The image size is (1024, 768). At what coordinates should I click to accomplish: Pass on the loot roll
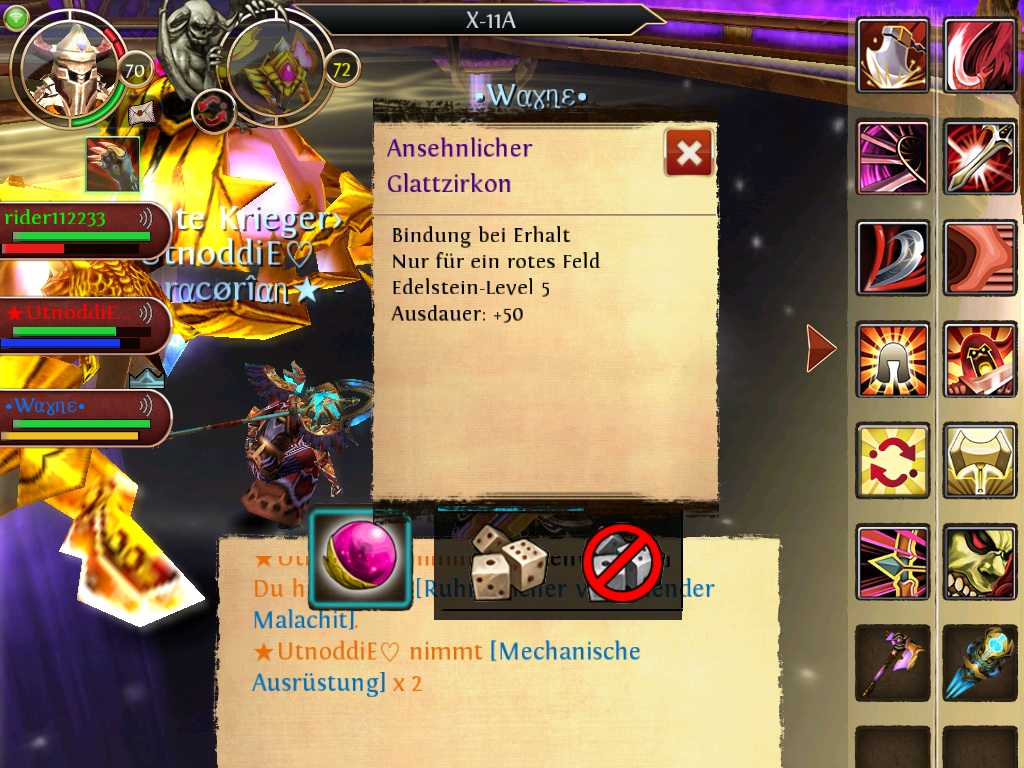(x=622, y=563)
